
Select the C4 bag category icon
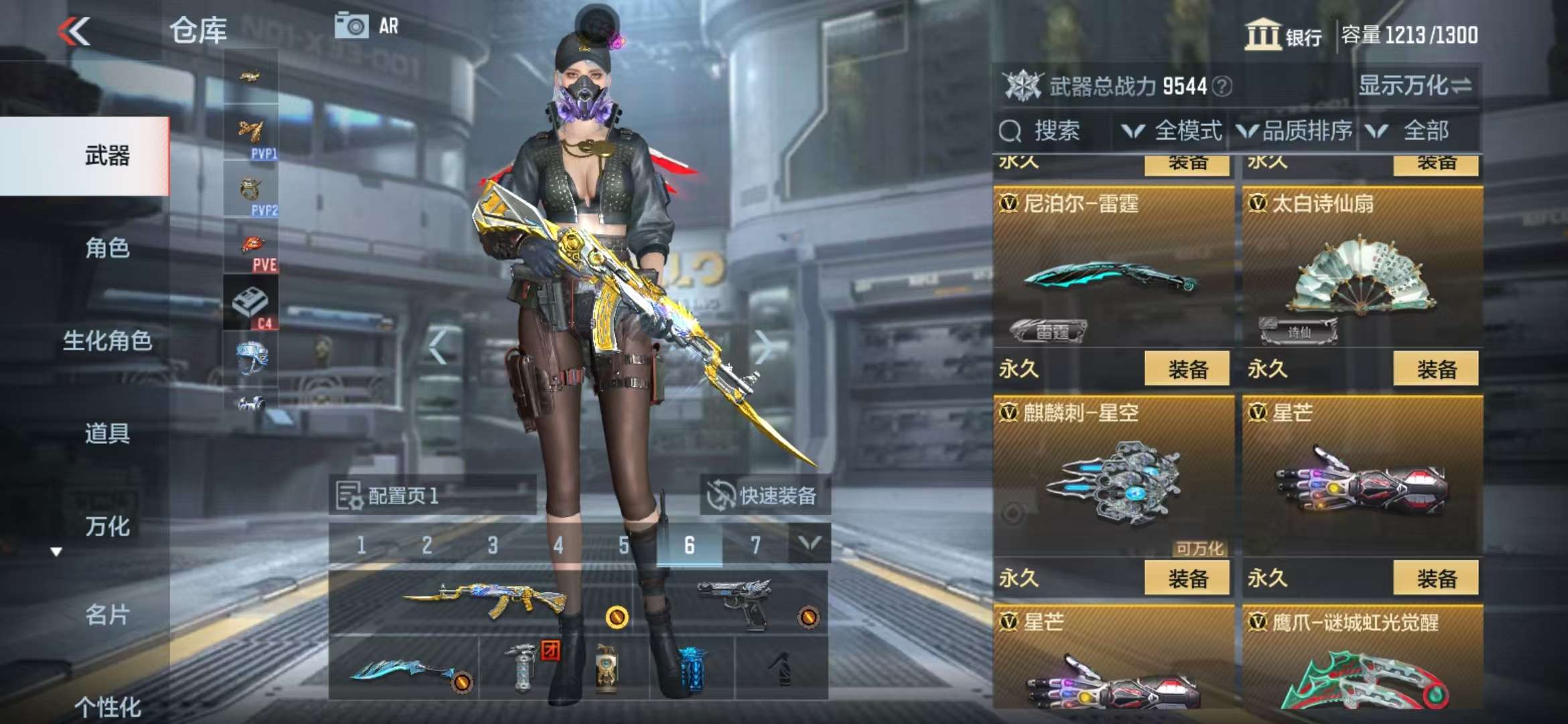(251, 305)
